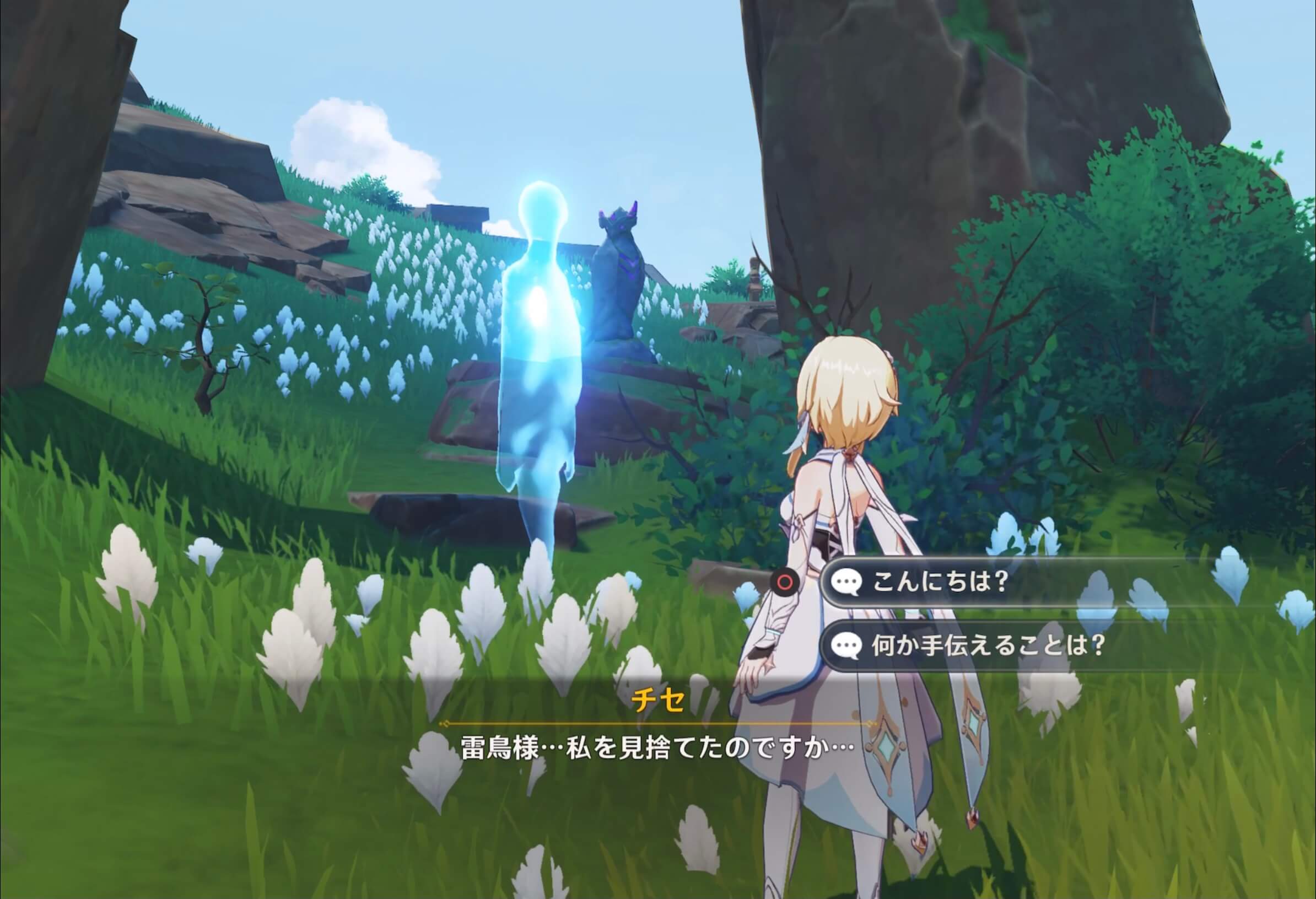The height and width of the screenshot is (899, 1316).
Task: Select the speaker name チセ
Action: [x=659, y=700]
